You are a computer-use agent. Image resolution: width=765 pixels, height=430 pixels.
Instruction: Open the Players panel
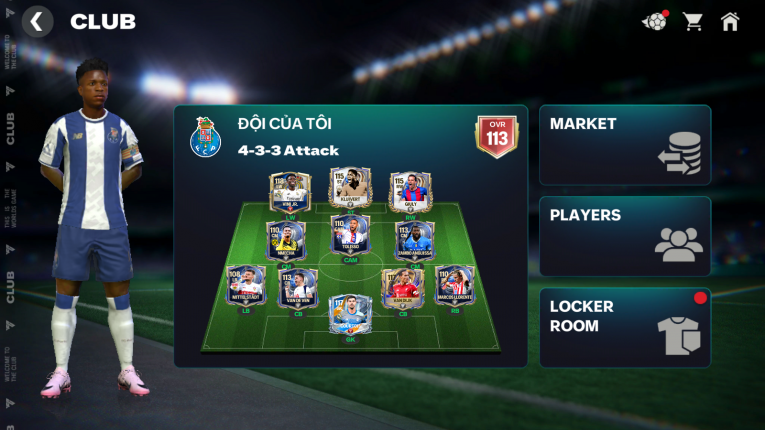(625, 236)
